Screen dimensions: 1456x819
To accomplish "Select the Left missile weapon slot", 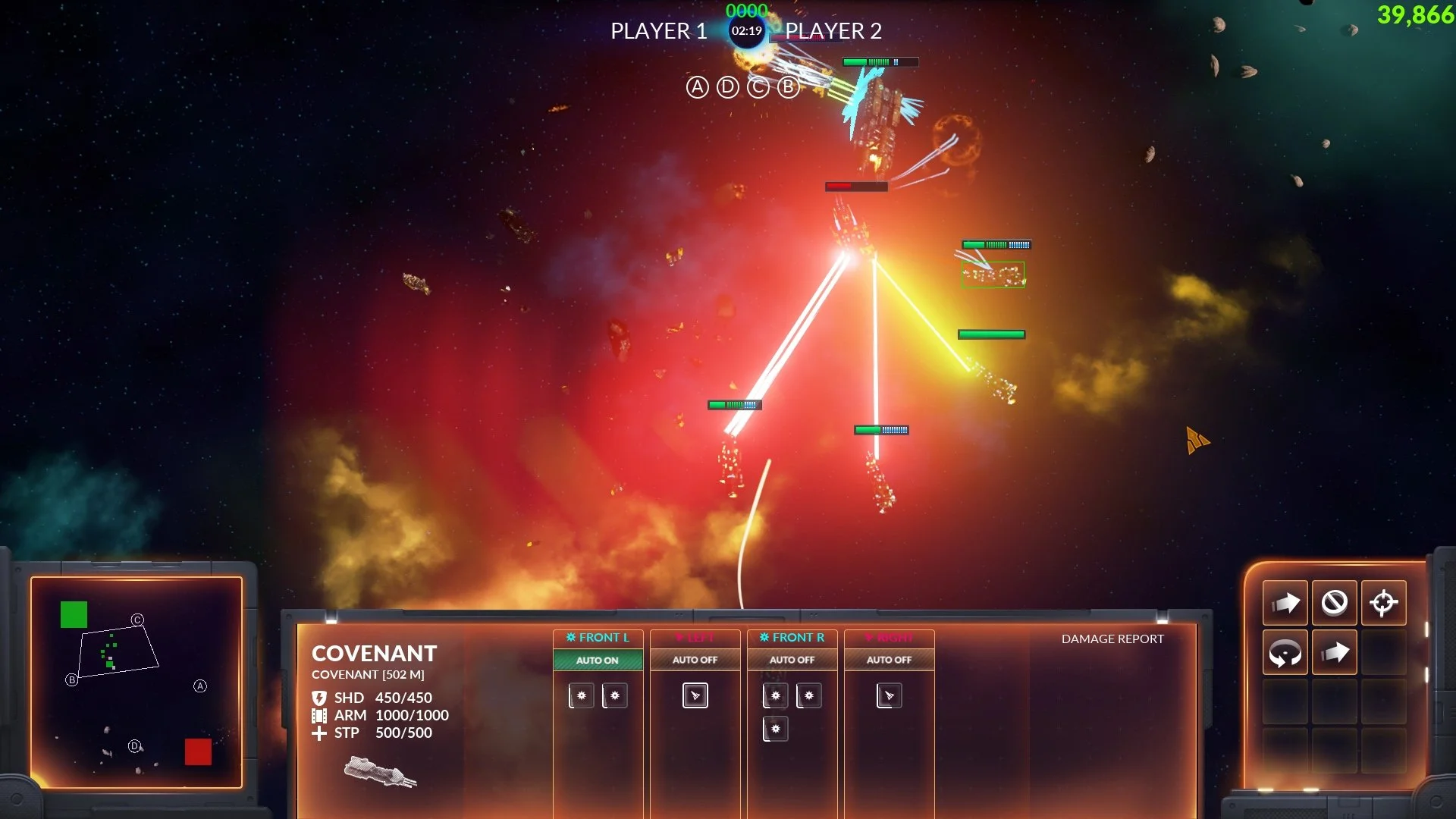I will [695, 695].
